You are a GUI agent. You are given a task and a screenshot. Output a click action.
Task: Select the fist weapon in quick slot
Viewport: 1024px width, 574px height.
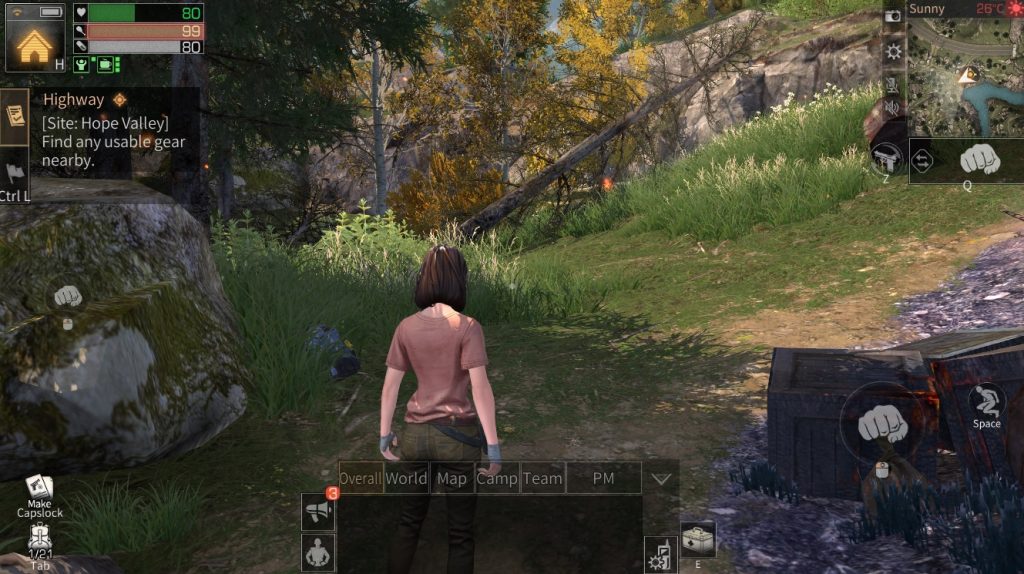(x=979, y=158)
